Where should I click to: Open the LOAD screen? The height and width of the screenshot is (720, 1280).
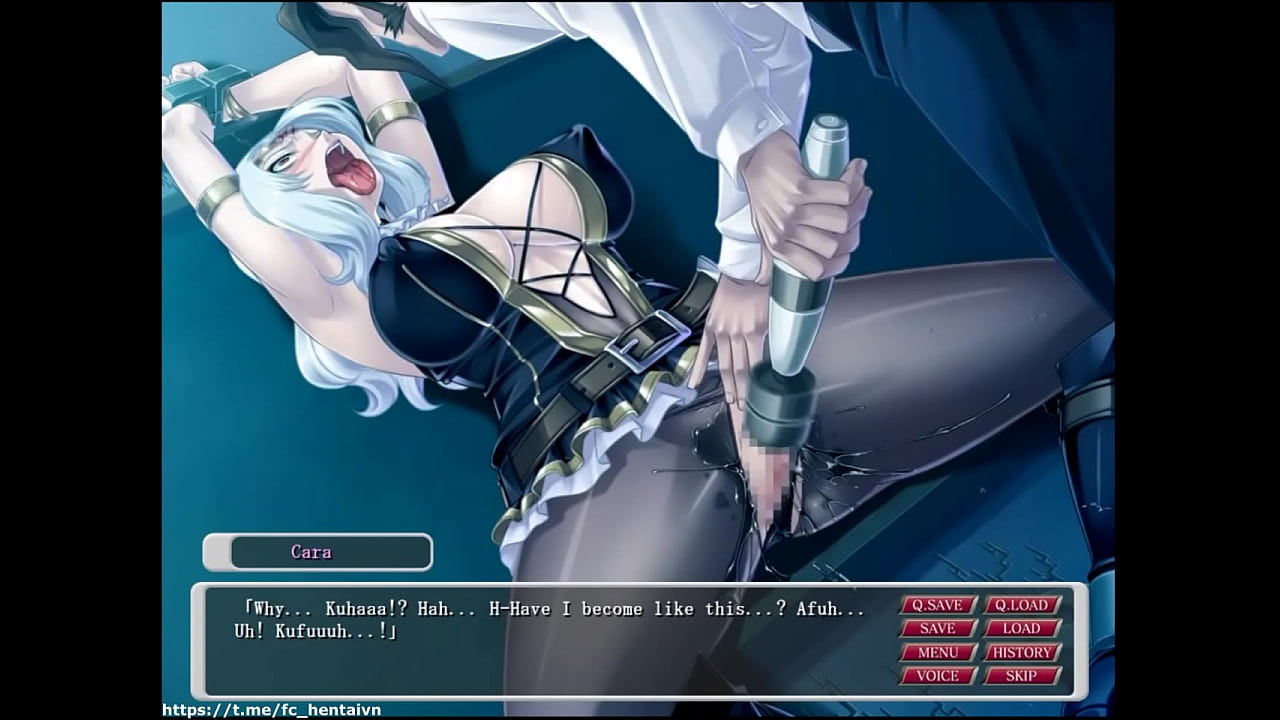point(1022,628)
